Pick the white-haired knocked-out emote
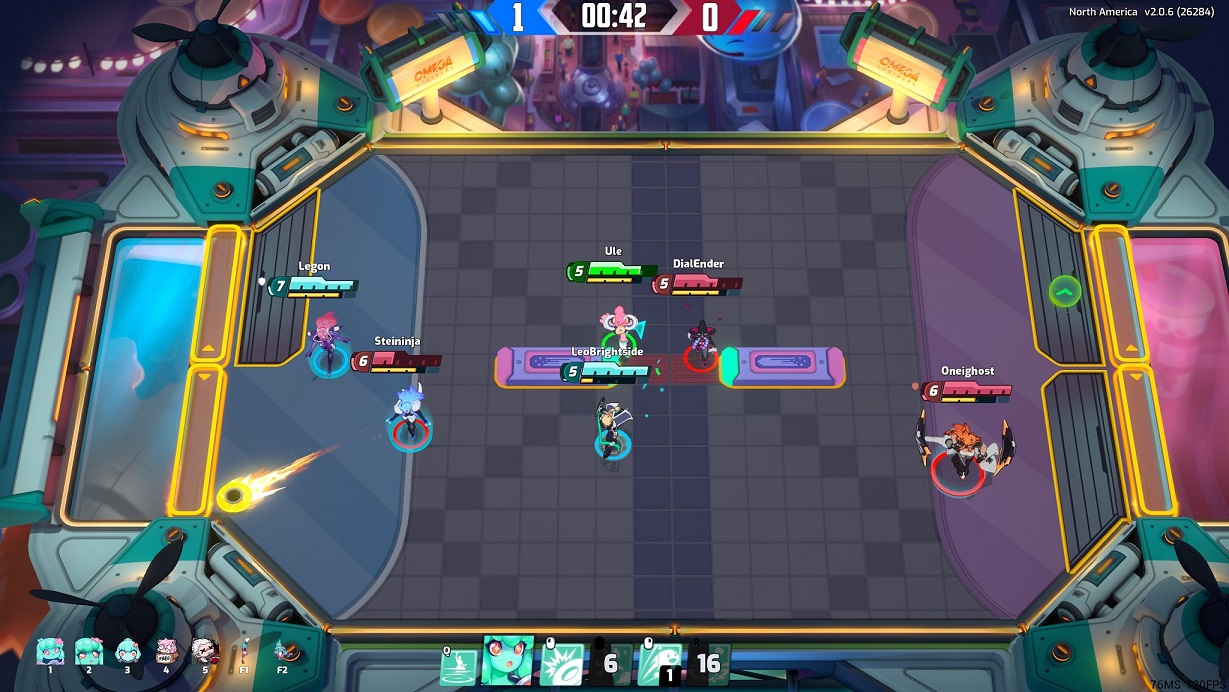Viewport: 1229px width, 692px height. (205, 651)
